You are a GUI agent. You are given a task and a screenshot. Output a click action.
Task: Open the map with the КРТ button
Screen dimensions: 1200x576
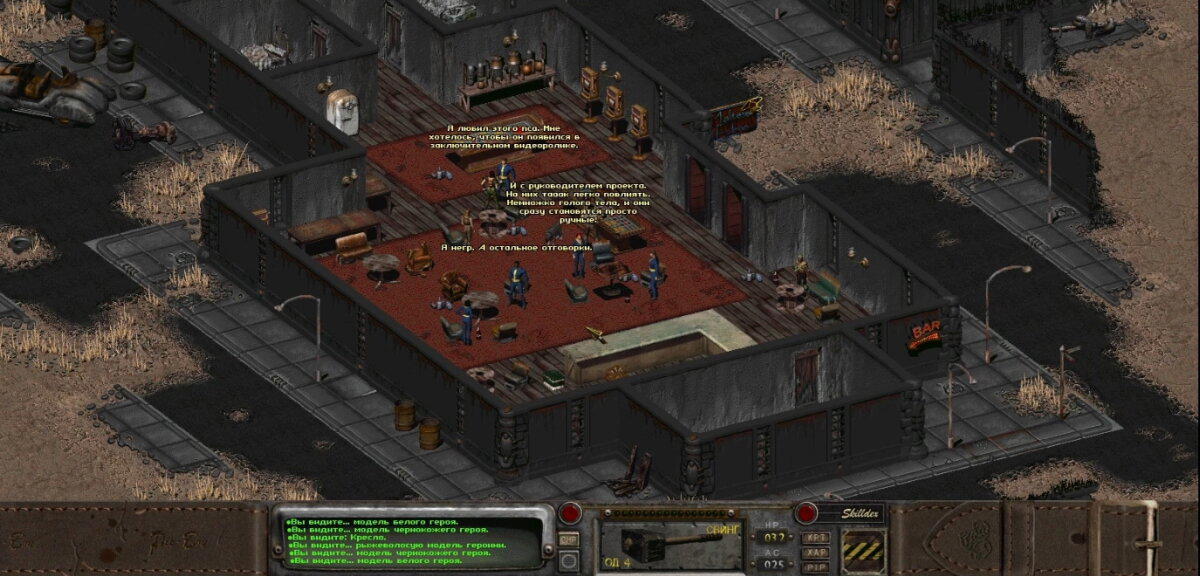(814, 537)
